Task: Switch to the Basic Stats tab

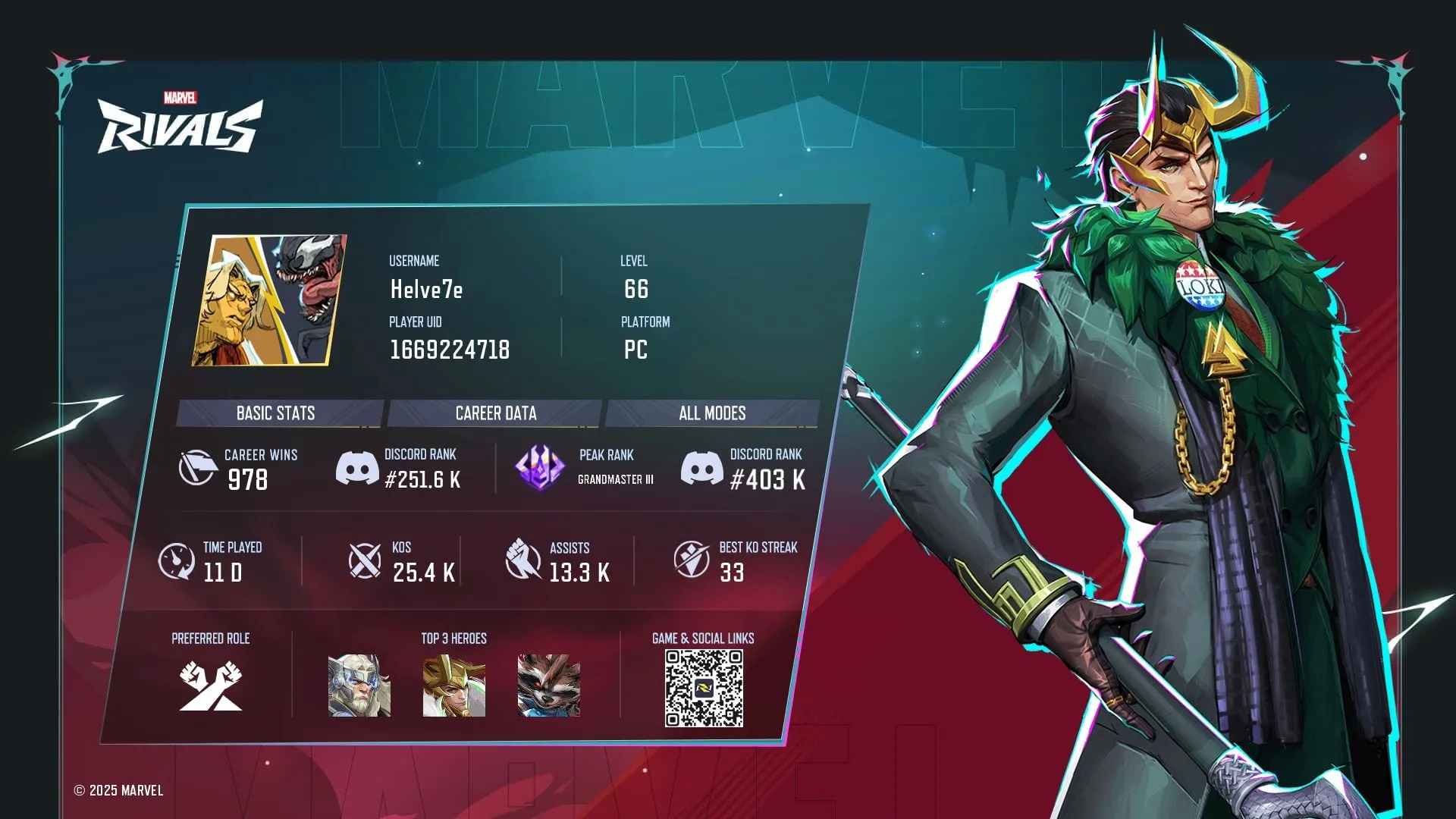Action: 276,413
